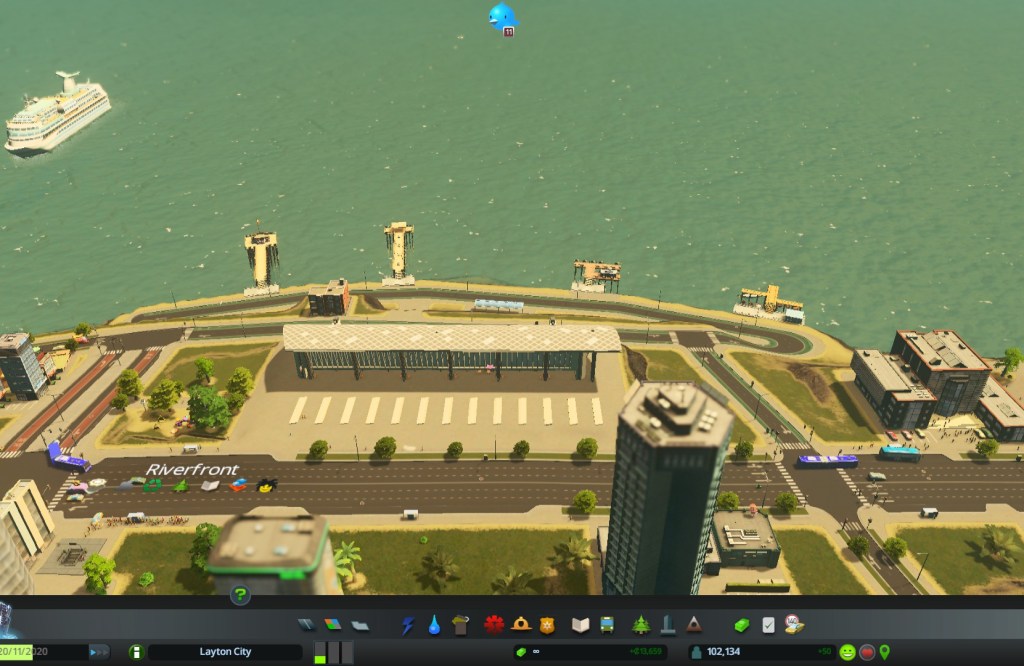Open the Healthcare red cross menu
The height and width of the screenshot is (666, 1024).
tap(494, 625)
